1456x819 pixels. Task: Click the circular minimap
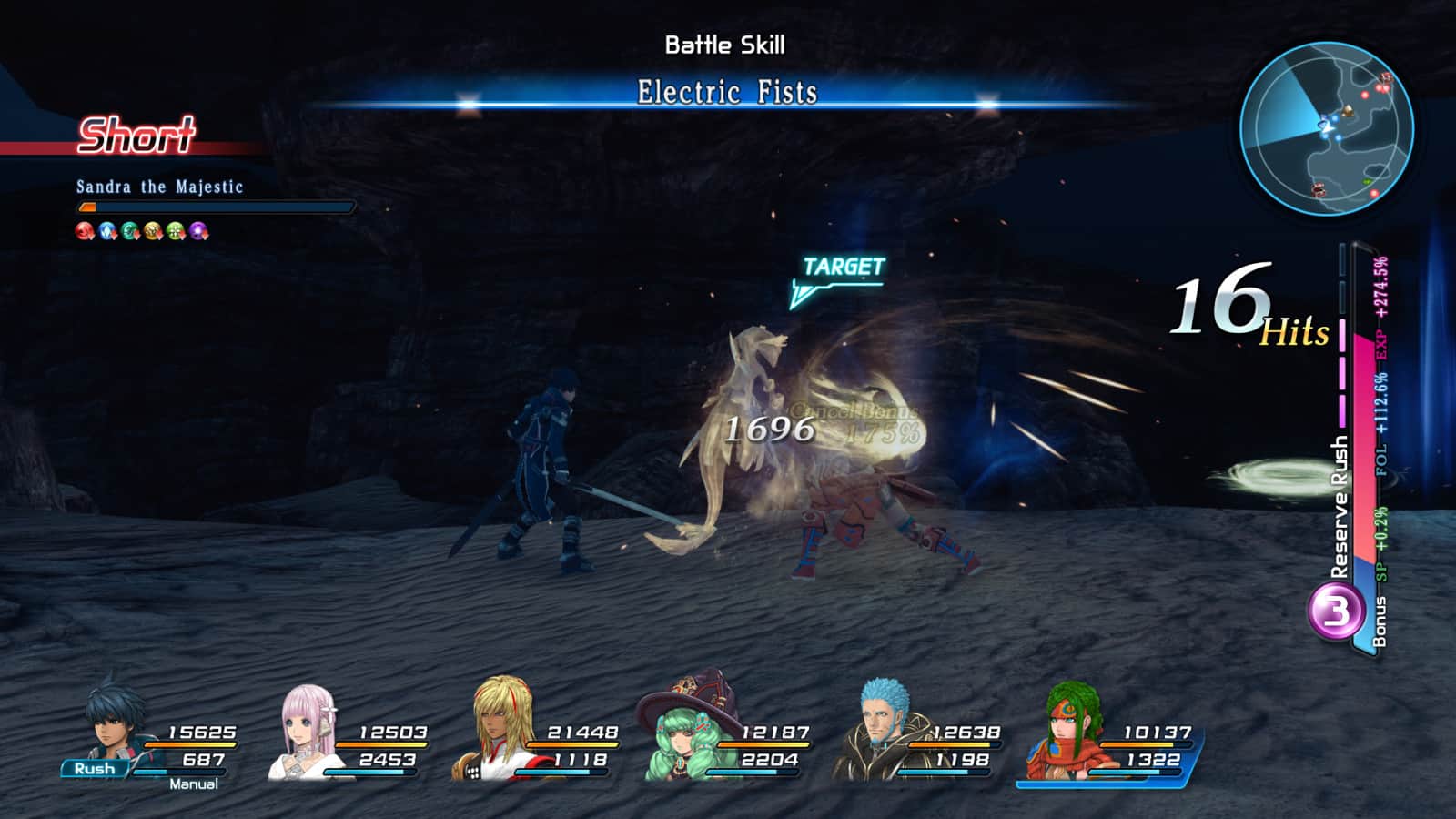click(x=1327, y=128)
